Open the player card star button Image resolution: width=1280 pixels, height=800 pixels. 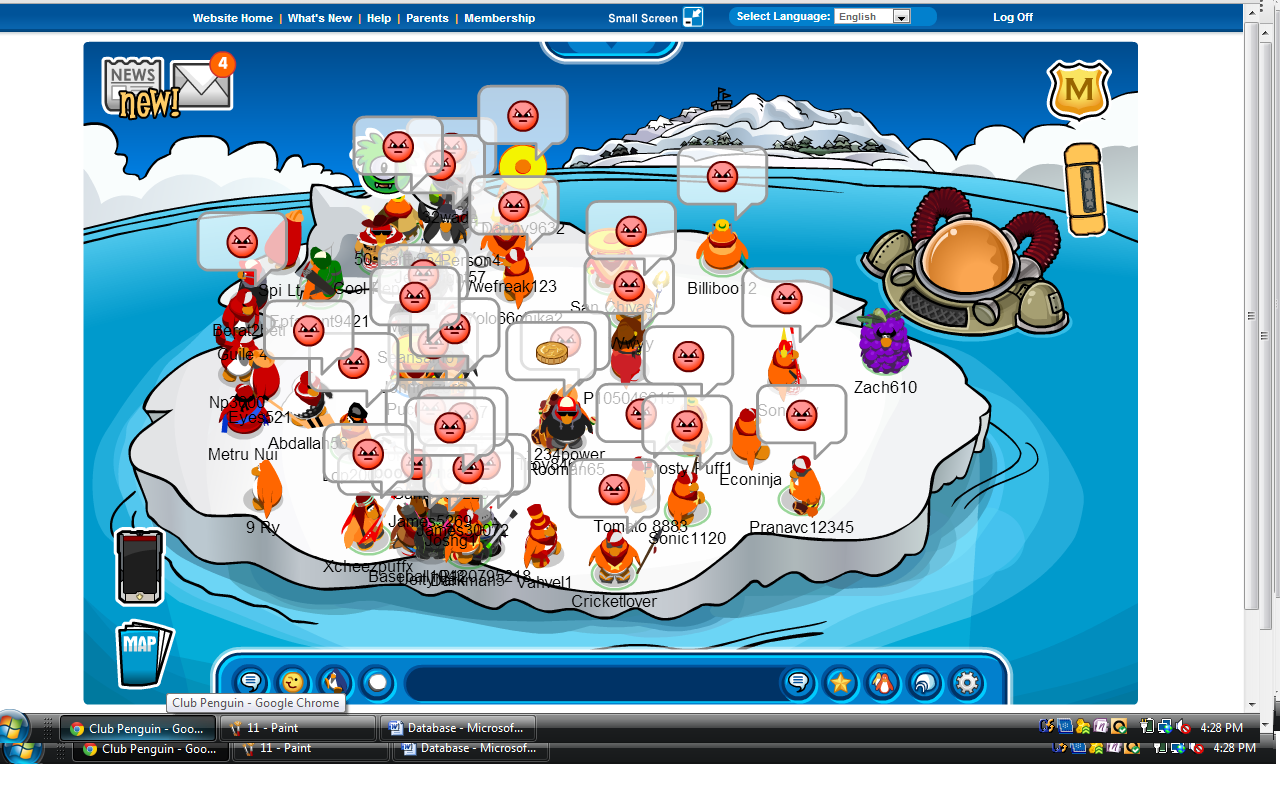pos(840,683)
